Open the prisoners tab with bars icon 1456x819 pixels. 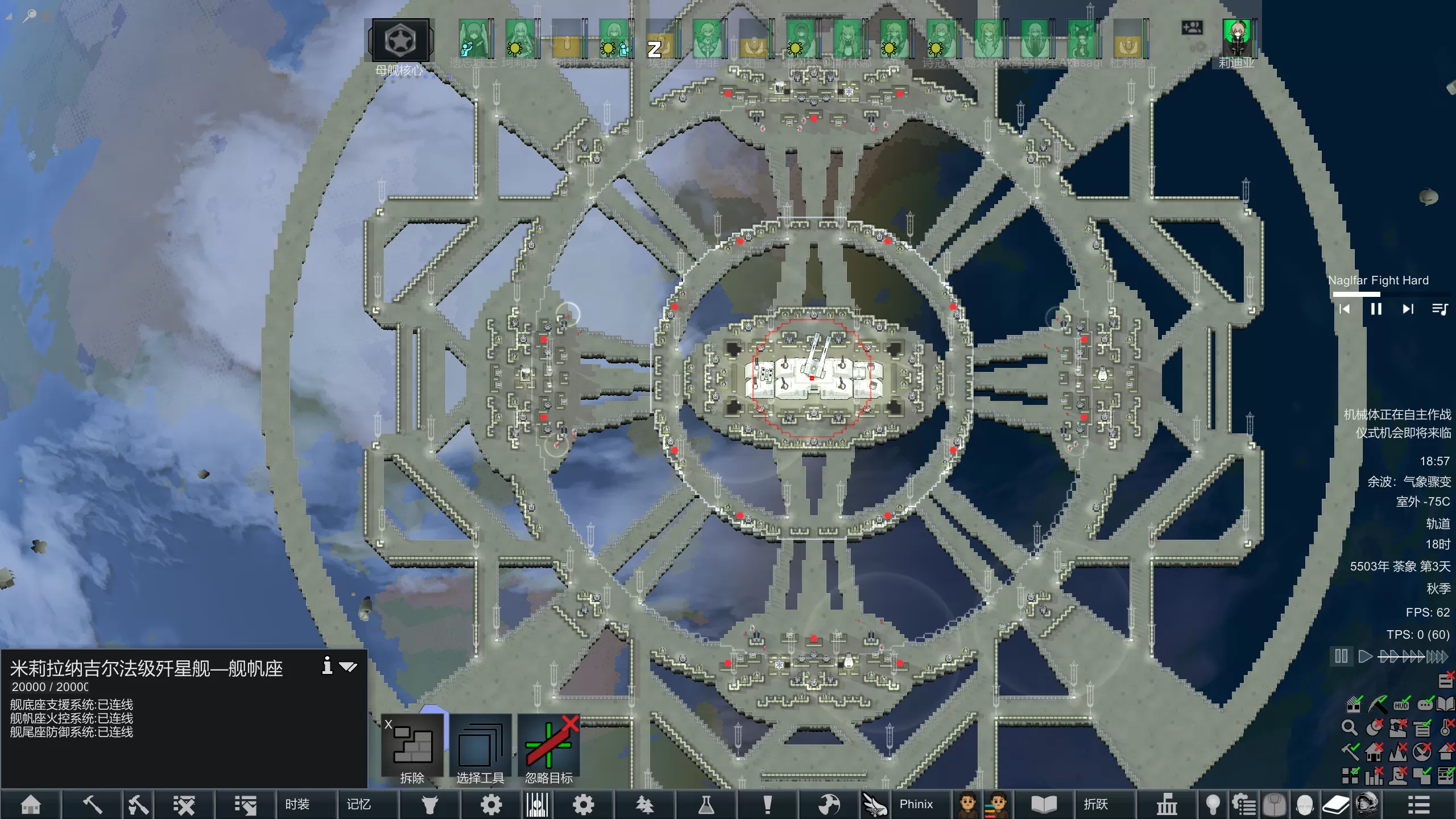537,804
